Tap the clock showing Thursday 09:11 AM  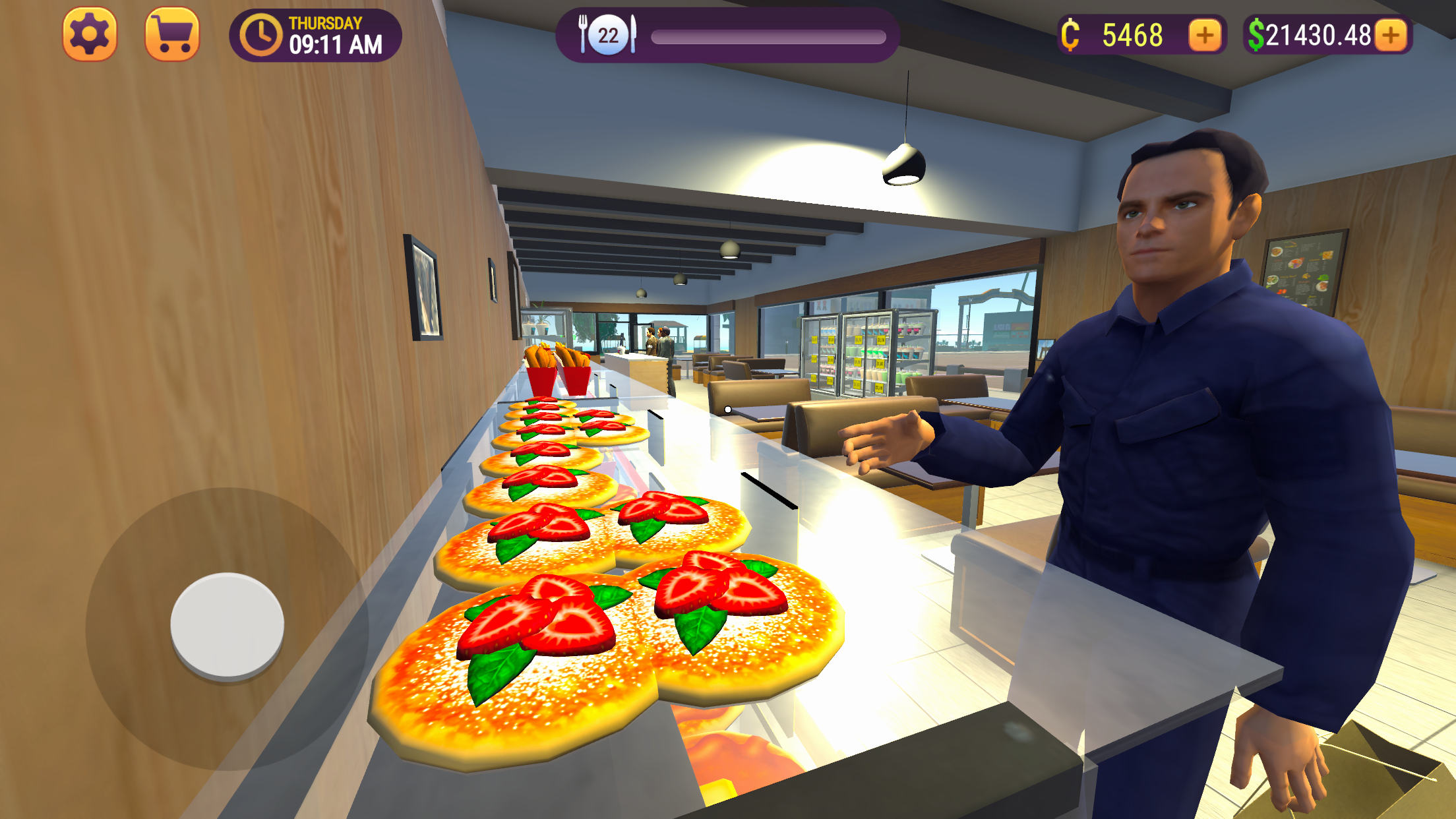click(x=317, y=36)
